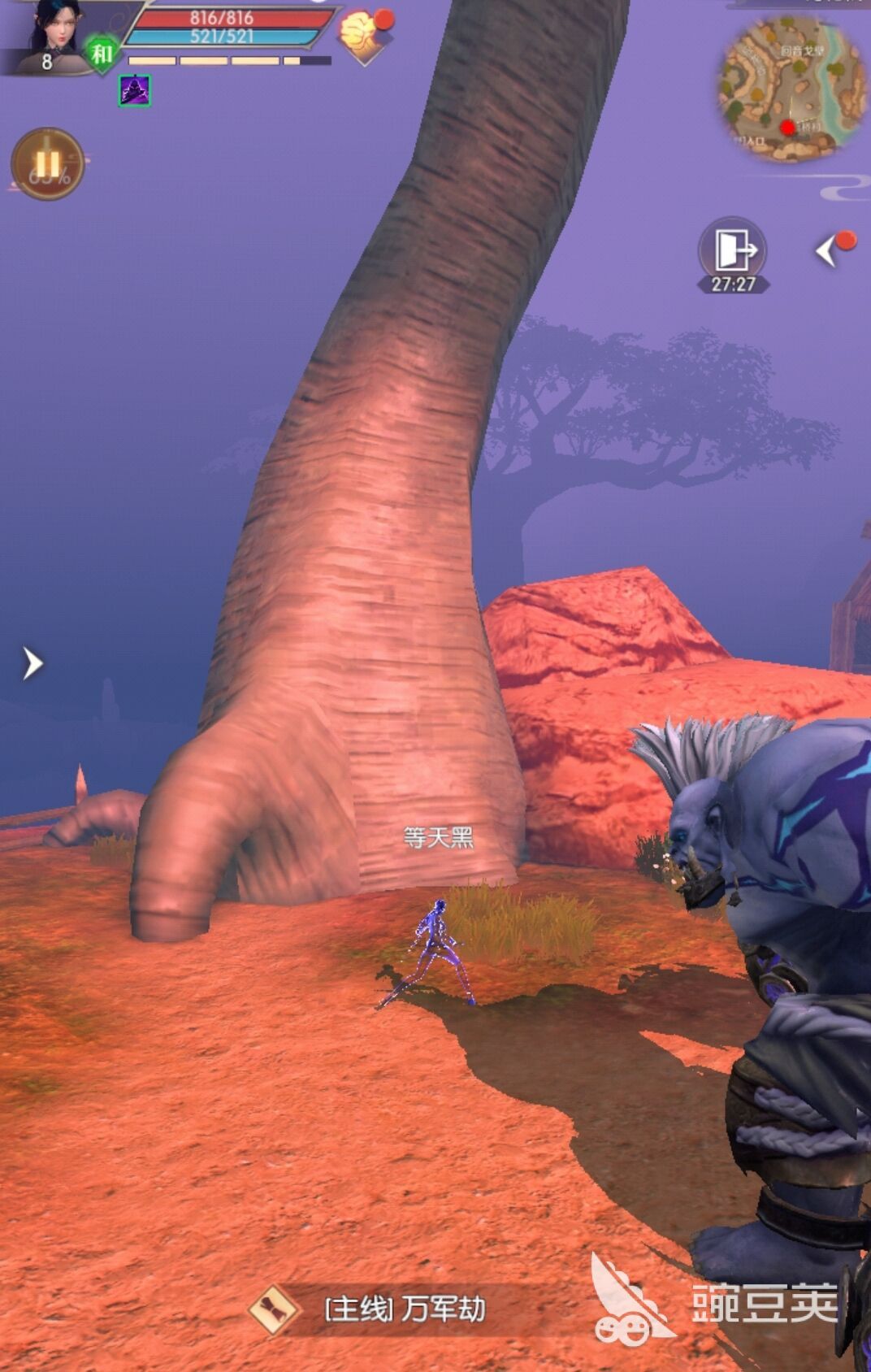This screenshot has height=1372, width=871.
Task: Tap the green 和 peace mode badge
Action: (102, 54)
